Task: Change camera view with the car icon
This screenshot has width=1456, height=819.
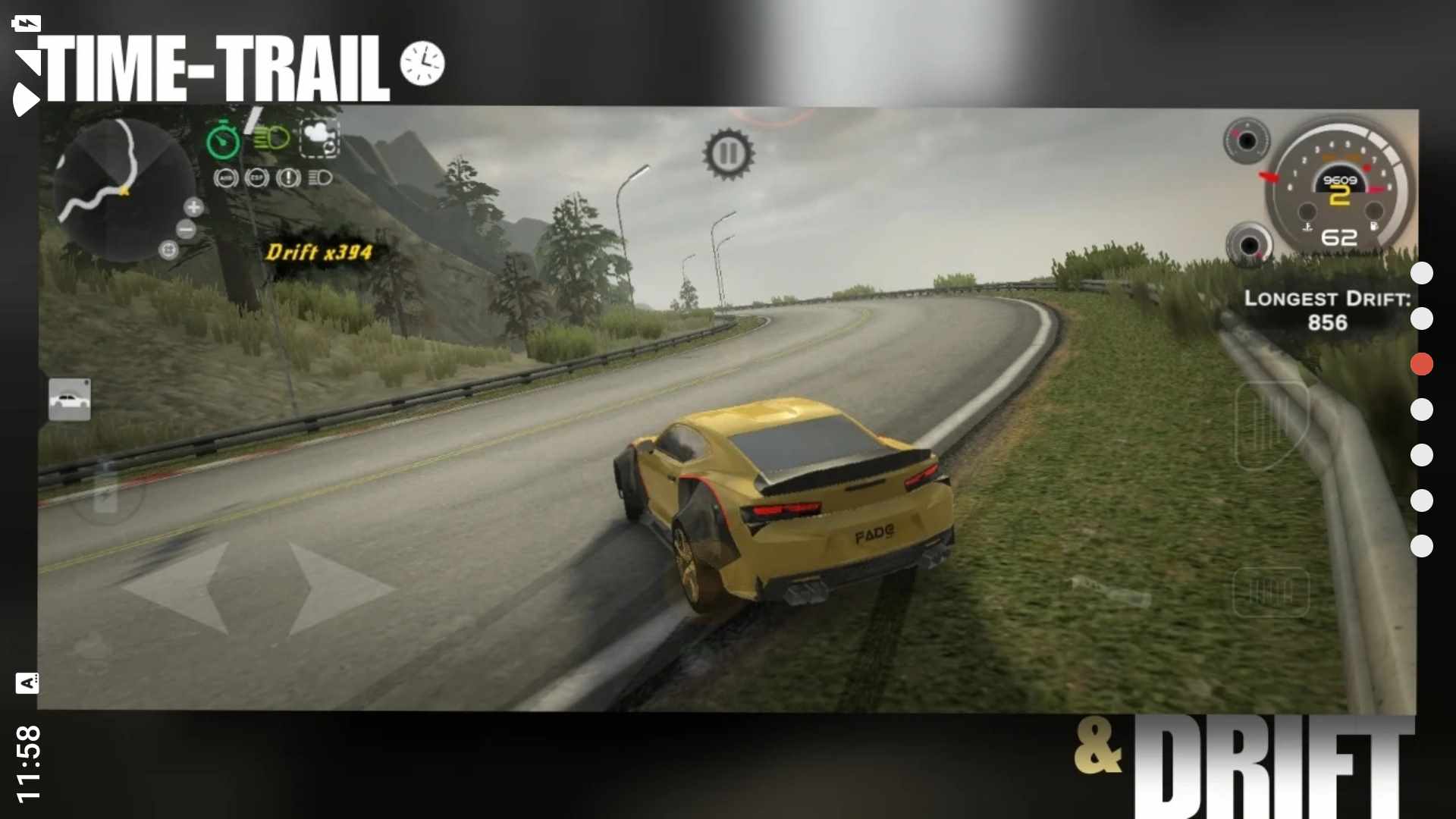Action: click(70, 400)
